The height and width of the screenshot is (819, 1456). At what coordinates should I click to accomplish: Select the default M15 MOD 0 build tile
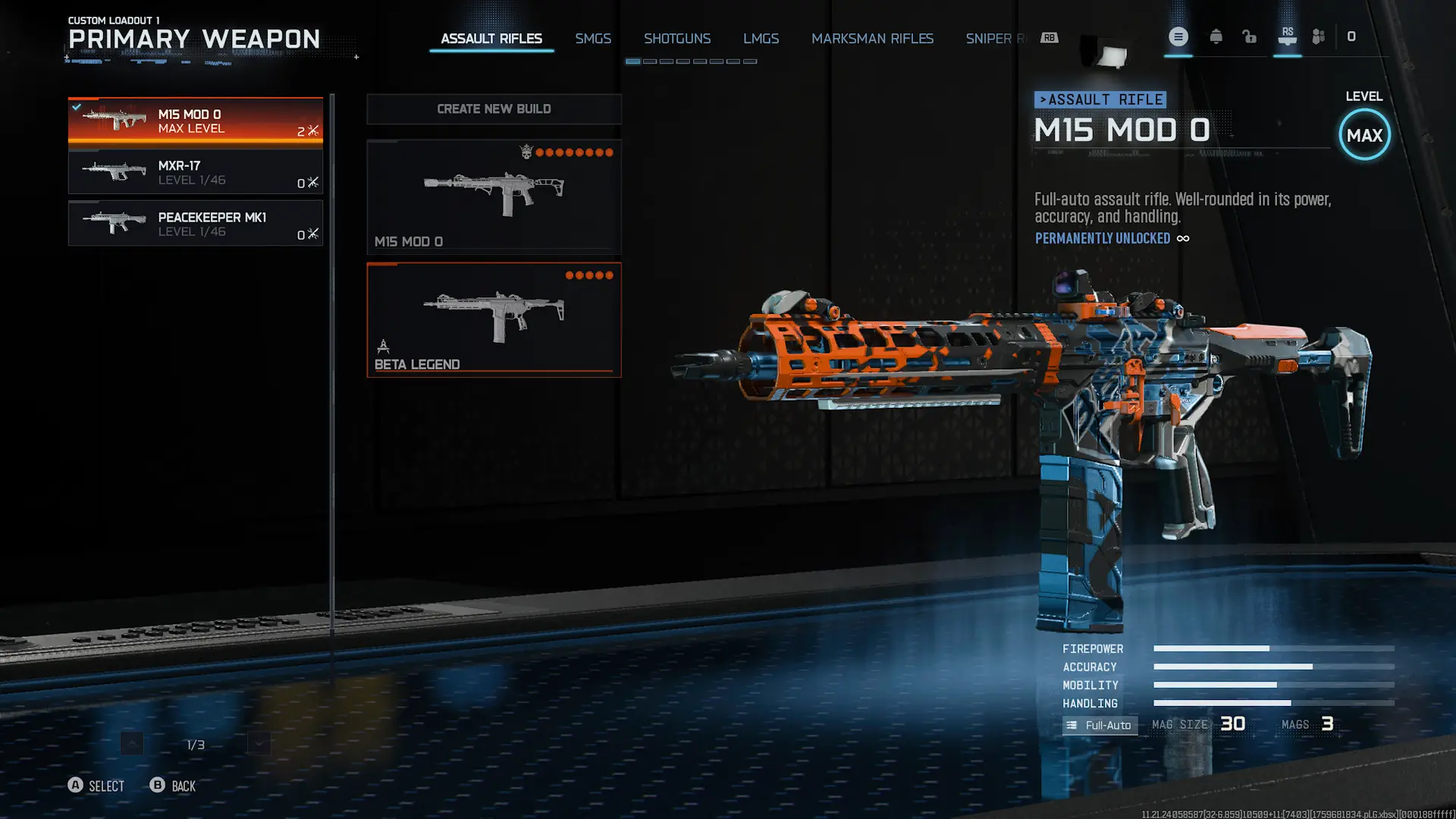click(x=494, y=196)
